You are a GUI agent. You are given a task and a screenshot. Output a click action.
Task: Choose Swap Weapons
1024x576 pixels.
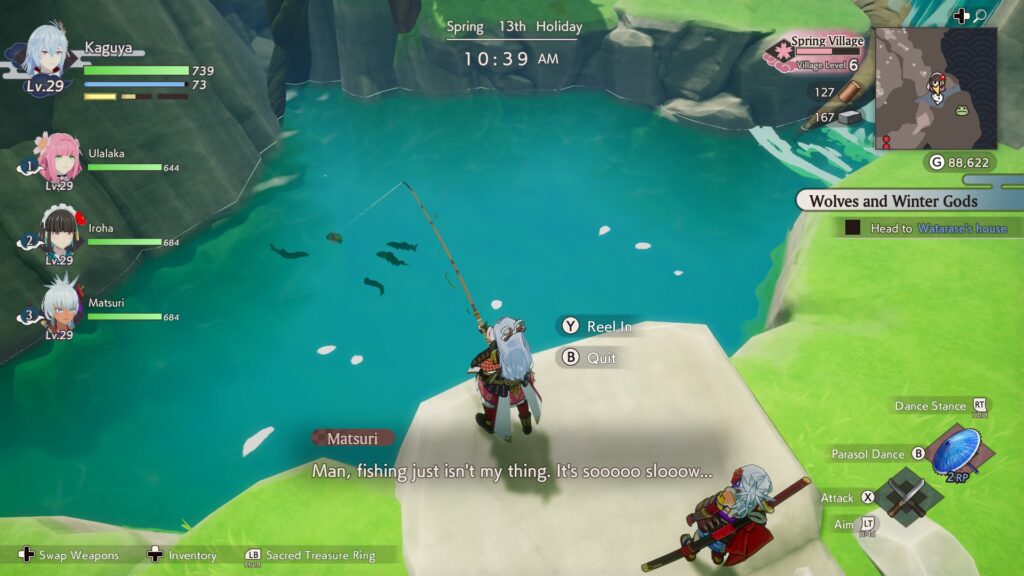pyautogui.click(x=70, y=556)
